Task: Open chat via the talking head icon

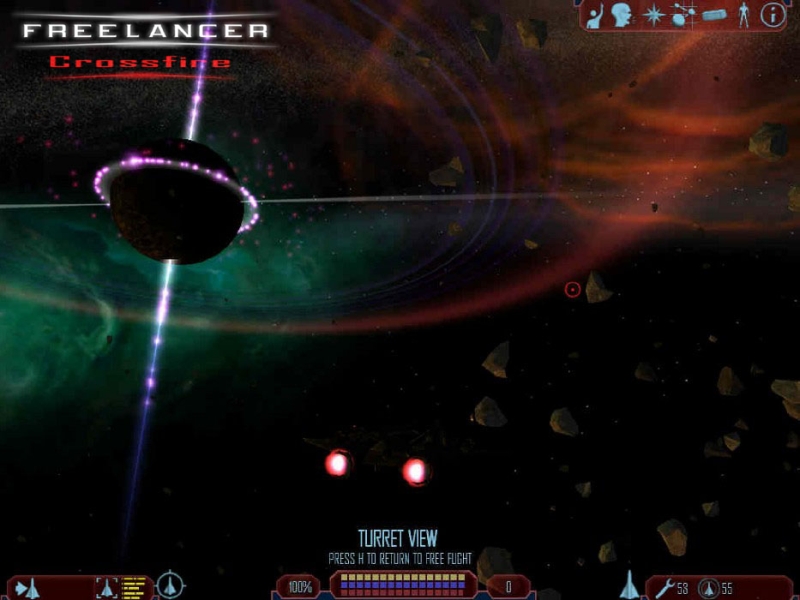Action: (622, 15)
